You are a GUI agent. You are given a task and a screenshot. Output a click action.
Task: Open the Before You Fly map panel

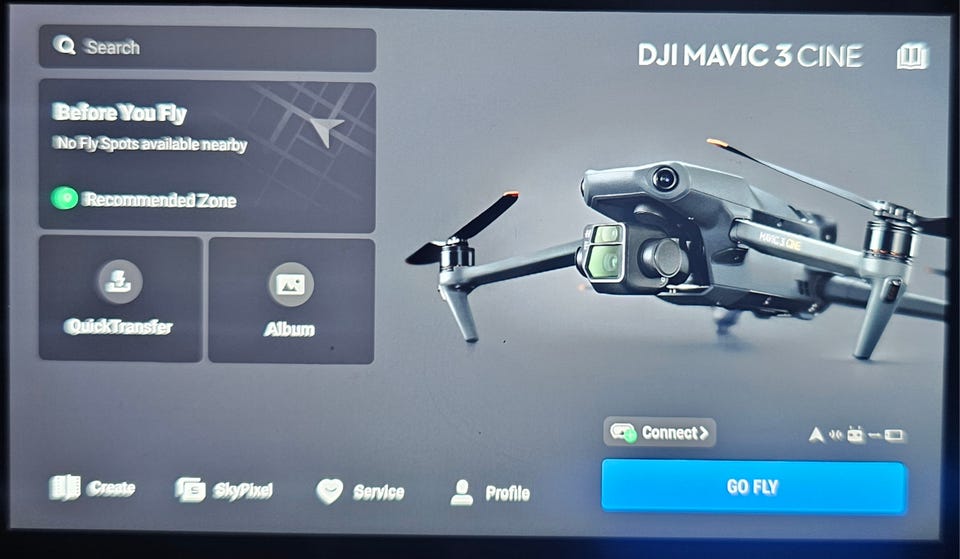[x=207, y=156]
